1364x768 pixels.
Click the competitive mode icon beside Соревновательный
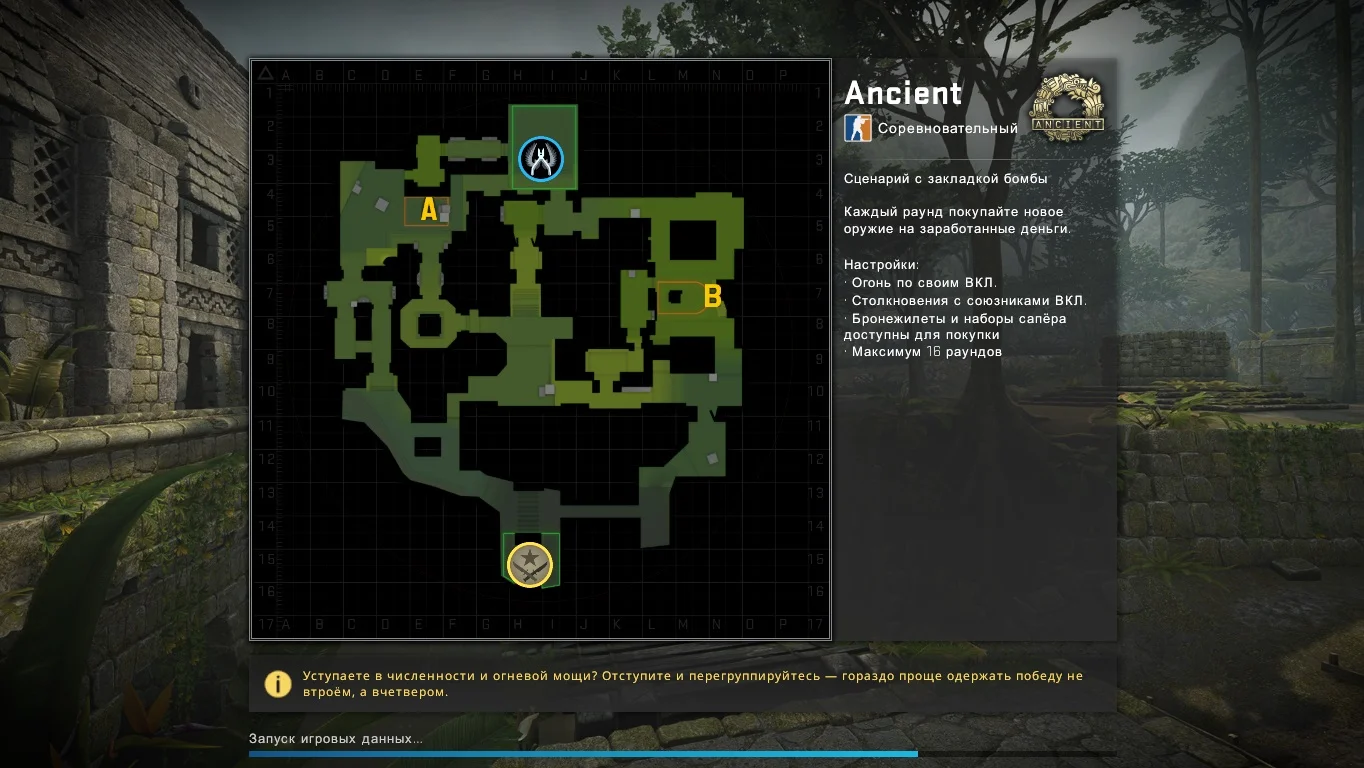858,128
